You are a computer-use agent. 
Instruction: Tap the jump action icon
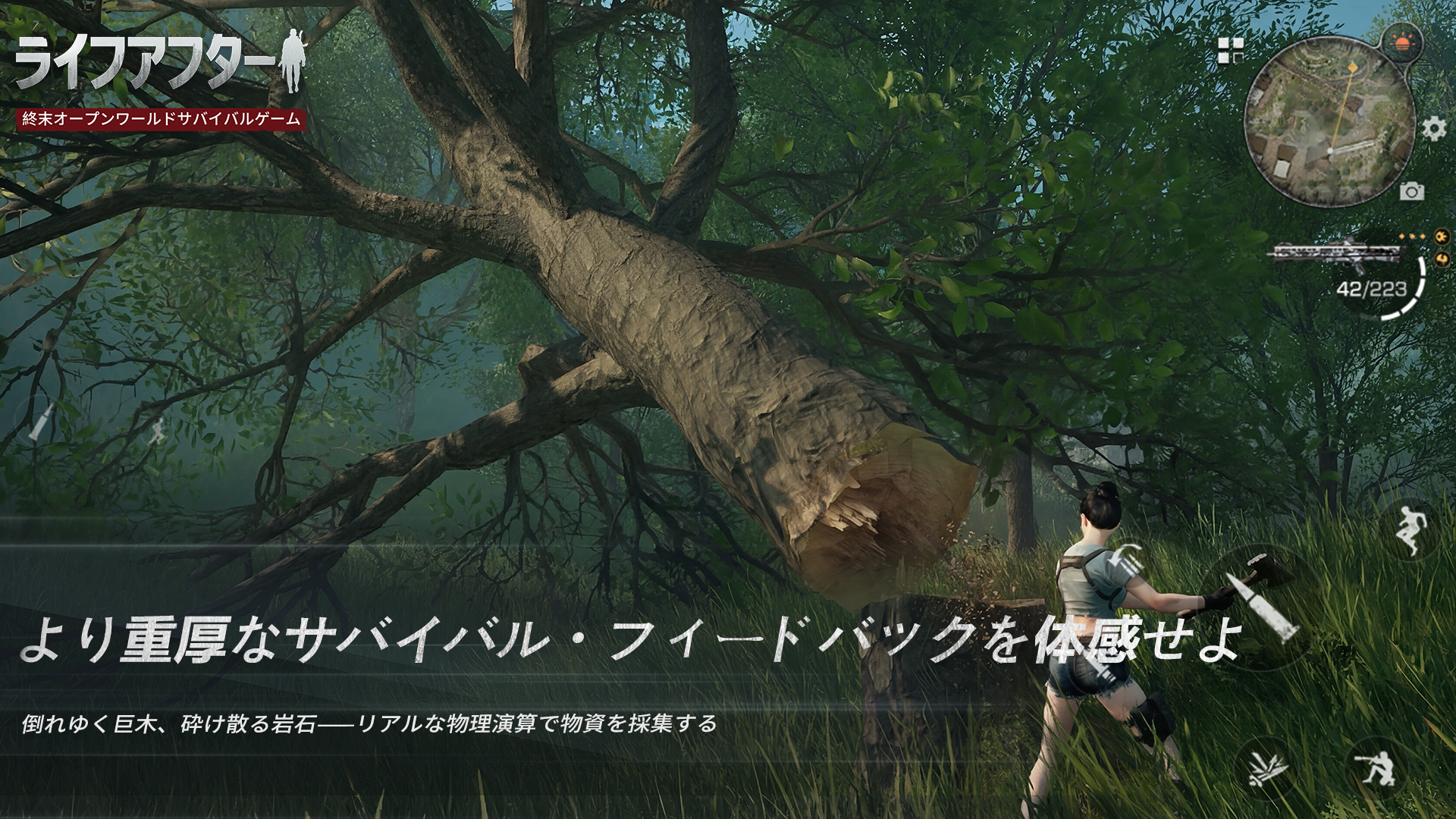(x=1410, y=529)
